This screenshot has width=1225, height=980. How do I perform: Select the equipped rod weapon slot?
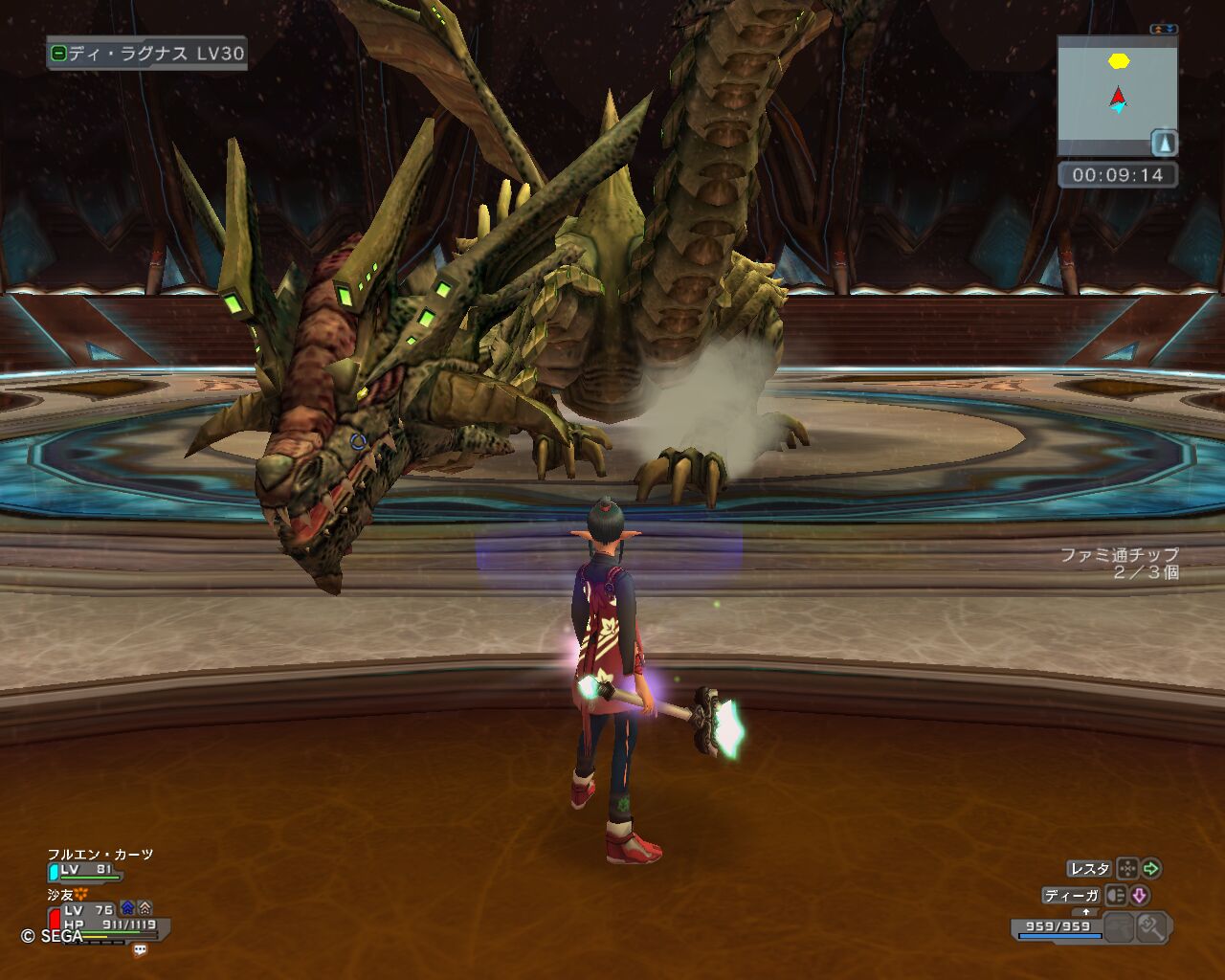pos(1152,926)
